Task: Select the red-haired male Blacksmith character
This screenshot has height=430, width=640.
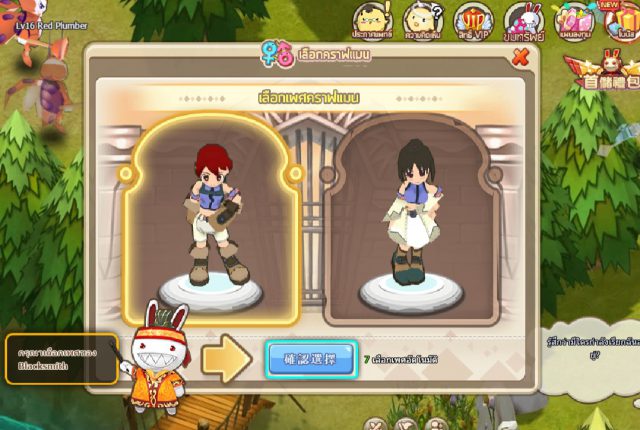Action: 210,220
